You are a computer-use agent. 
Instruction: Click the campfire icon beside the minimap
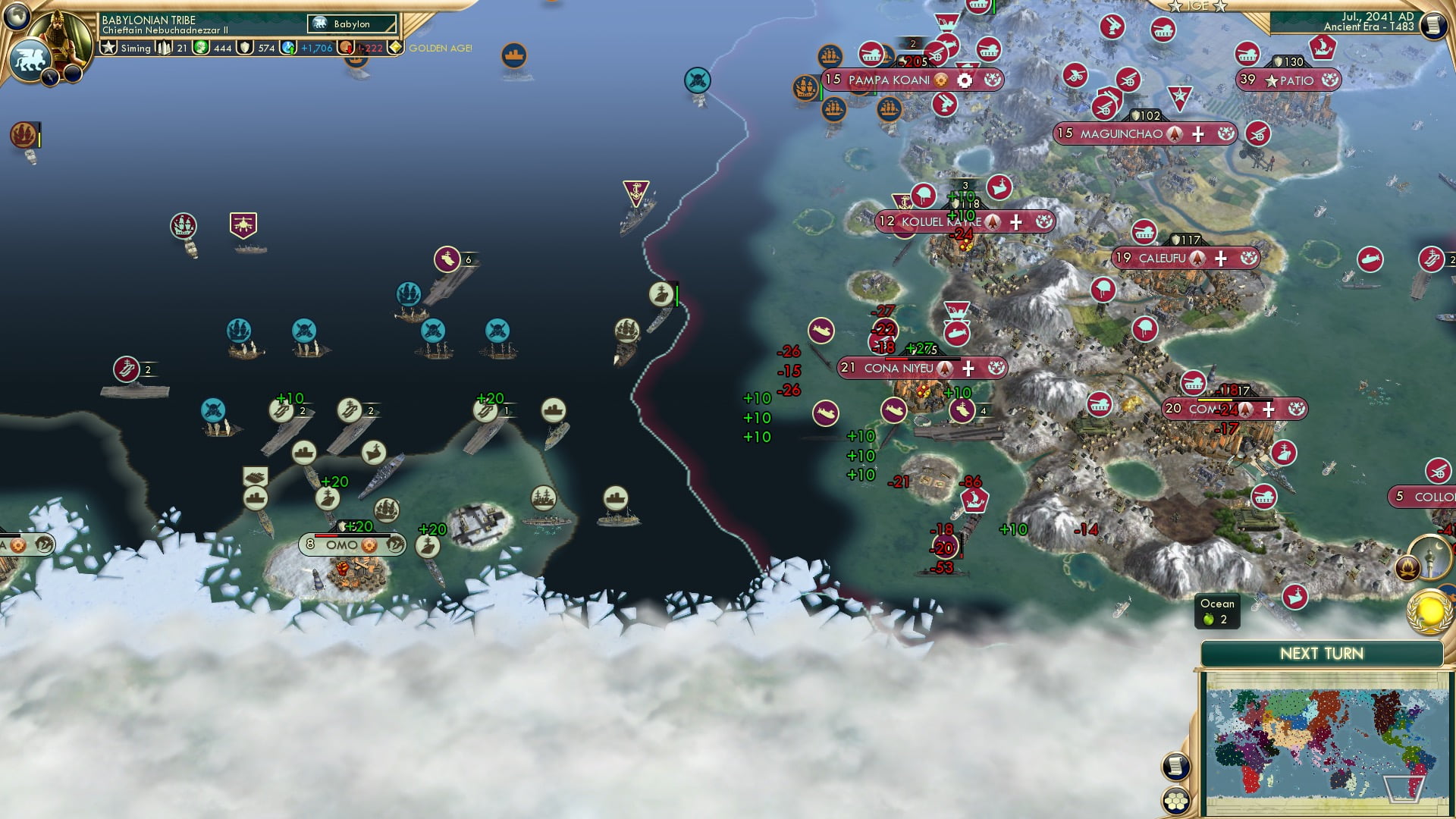pyautogui.click(x=1407, y=567)
